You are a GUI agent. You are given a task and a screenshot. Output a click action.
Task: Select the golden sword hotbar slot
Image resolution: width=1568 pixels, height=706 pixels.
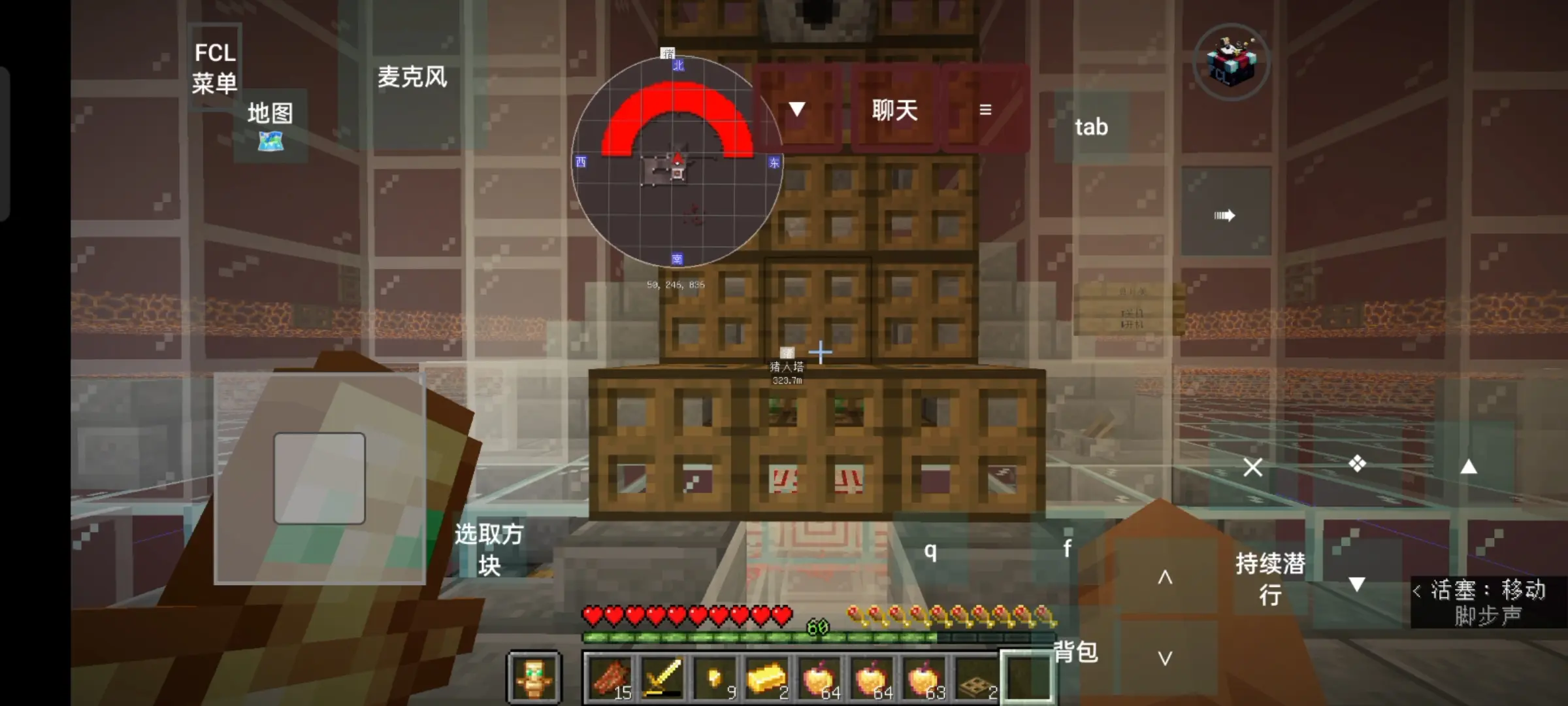[x=662, y=677]
